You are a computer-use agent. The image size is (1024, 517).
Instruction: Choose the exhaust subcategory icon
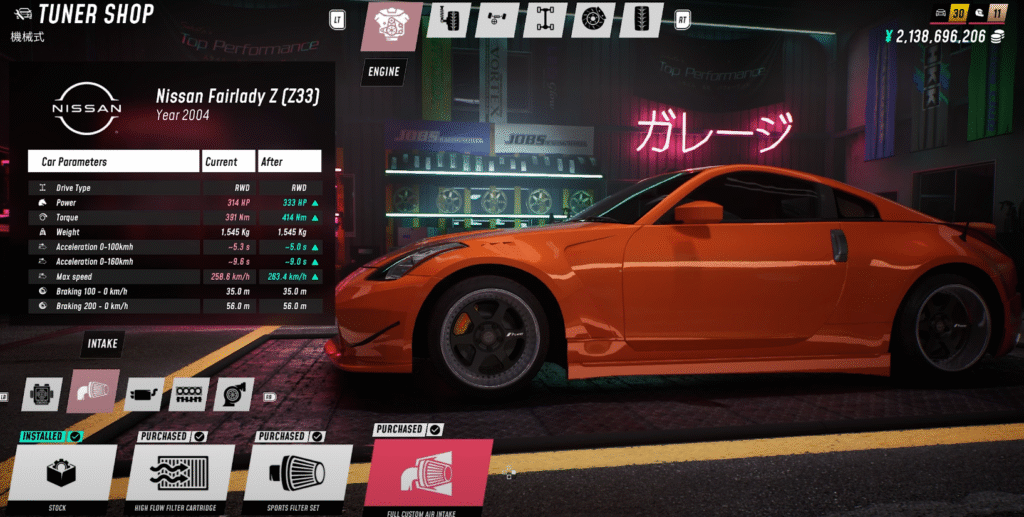coord(145,395)
